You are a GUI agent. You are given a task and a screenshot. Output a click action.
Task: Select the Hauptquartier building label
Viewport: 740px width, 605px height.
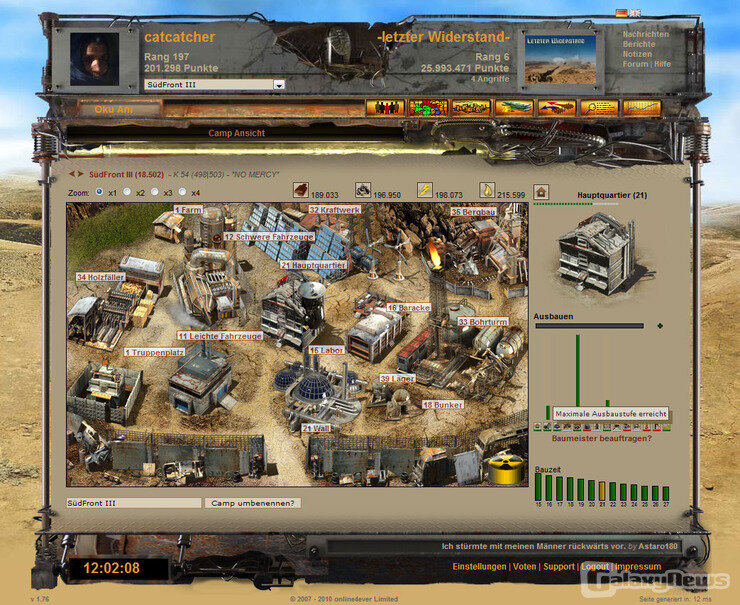[313, 266]
